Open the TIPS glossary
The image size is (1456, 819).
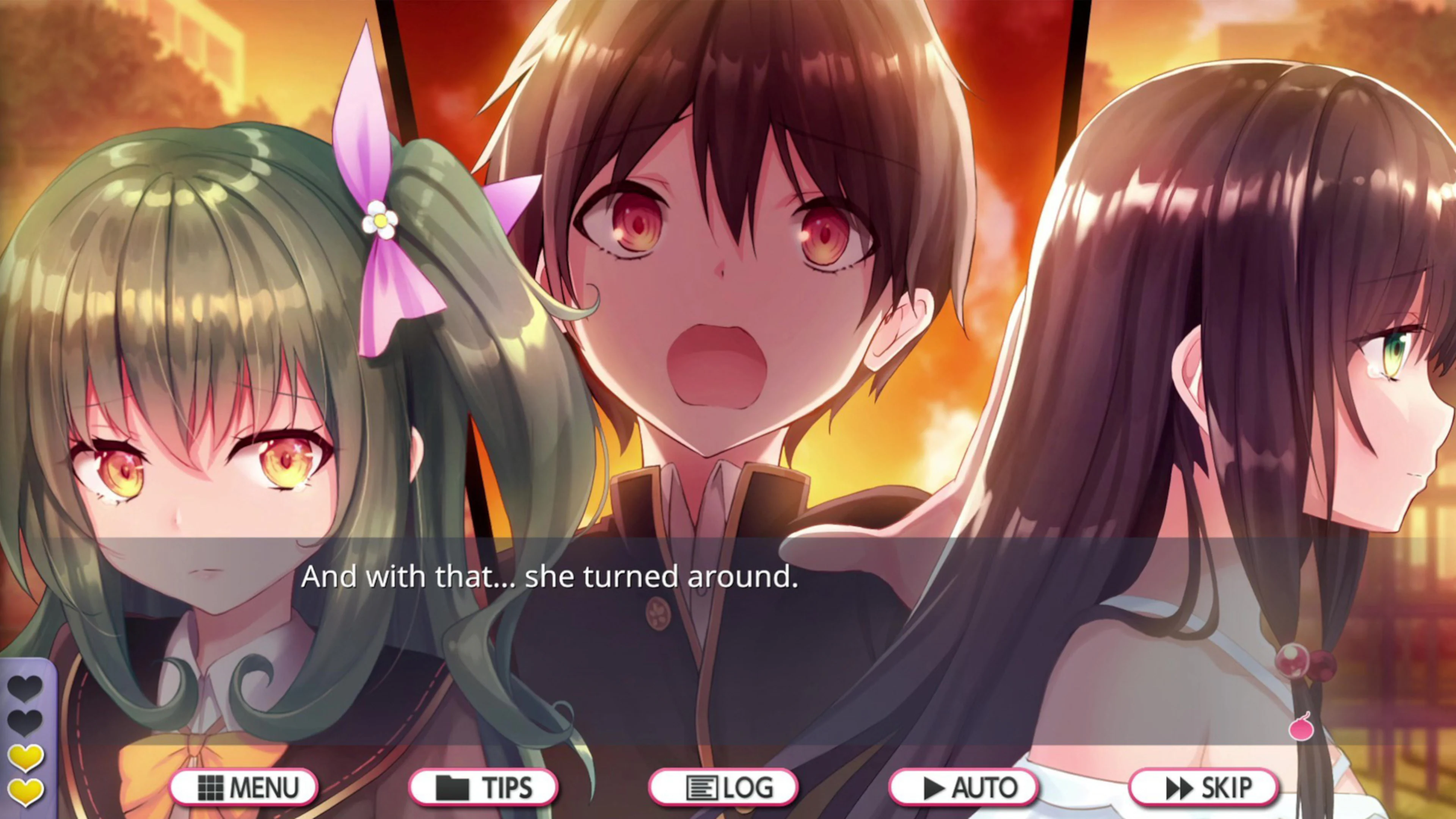485,787
